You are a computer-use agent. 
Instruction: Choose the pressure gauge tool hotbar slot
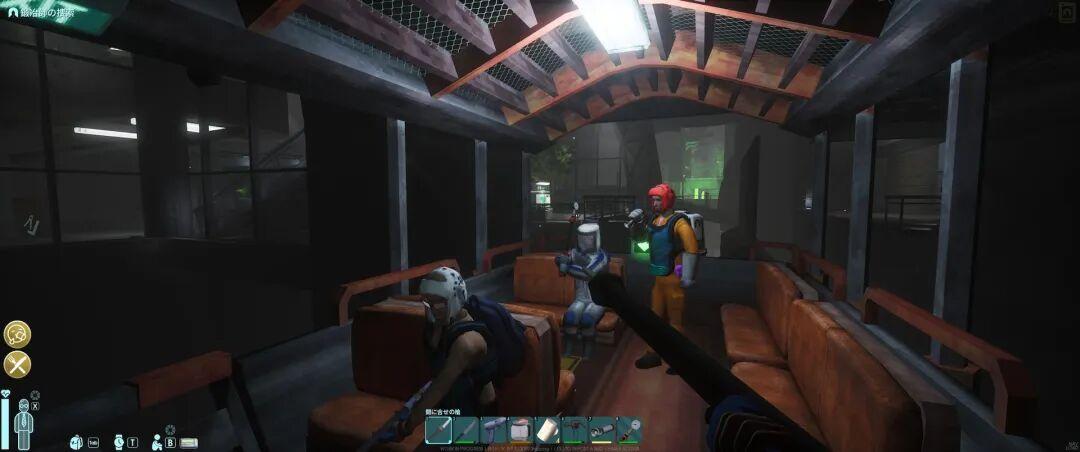coord(629,430)
